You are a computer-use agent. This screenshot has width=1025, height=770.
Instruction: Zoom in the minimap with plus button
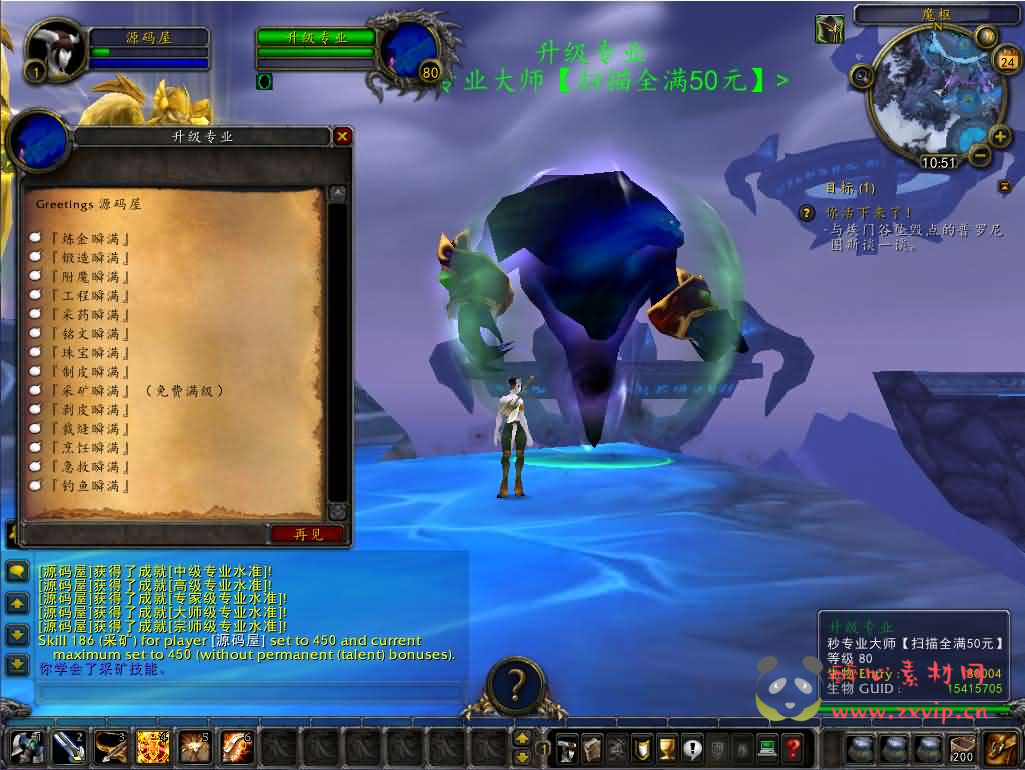tap(999, 136)
